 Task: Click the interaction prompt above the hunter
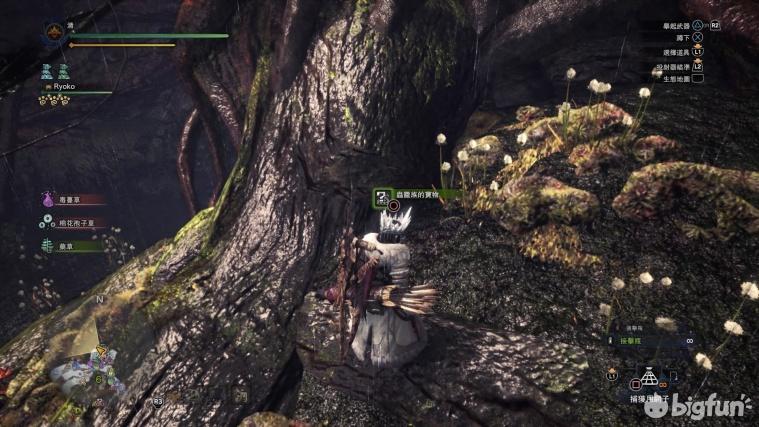pyautogui.click(x=417, y=196)
